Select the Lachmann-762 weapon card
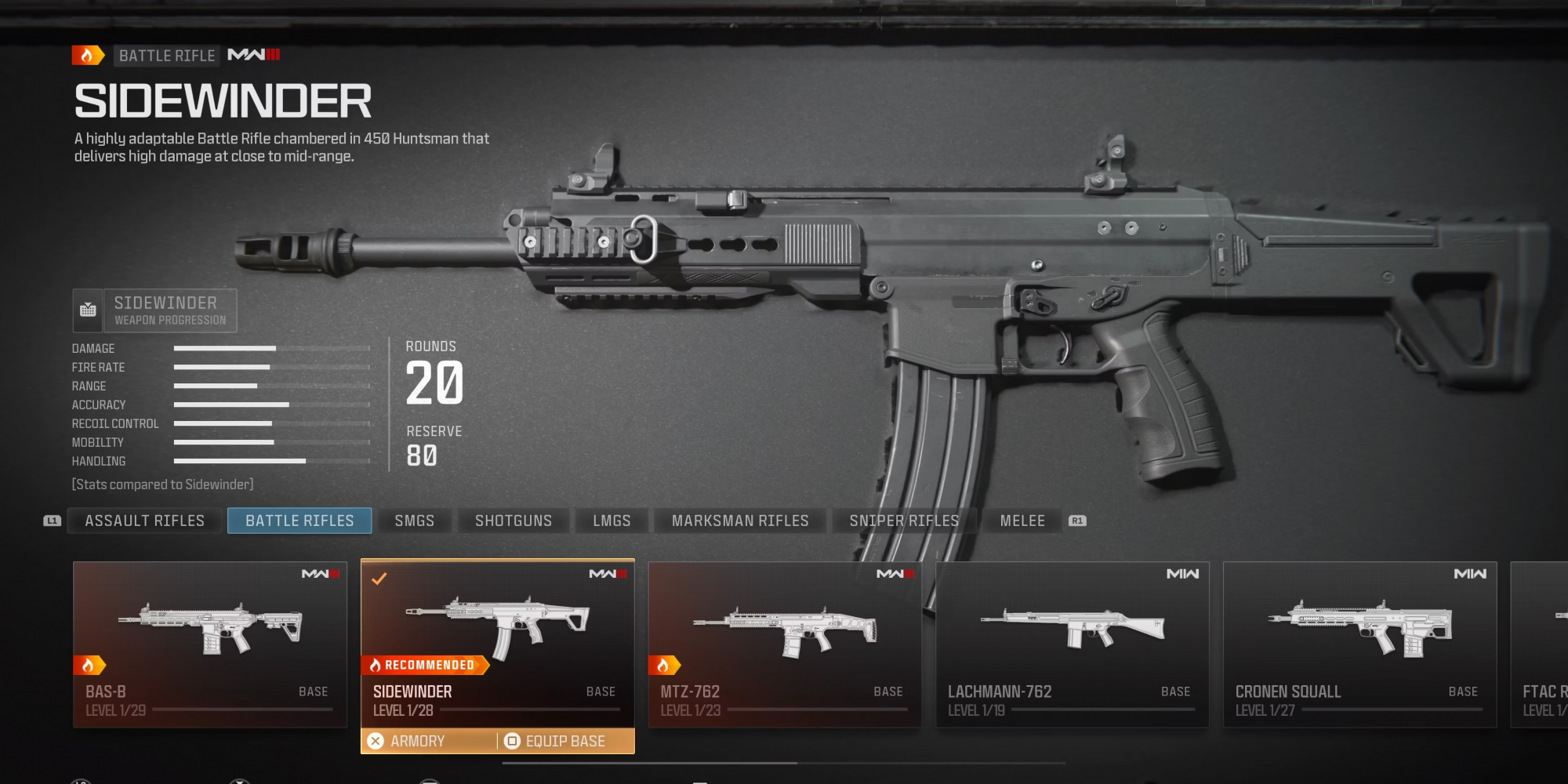The width and height of the screenshot is (1568, 784). 1072,644
